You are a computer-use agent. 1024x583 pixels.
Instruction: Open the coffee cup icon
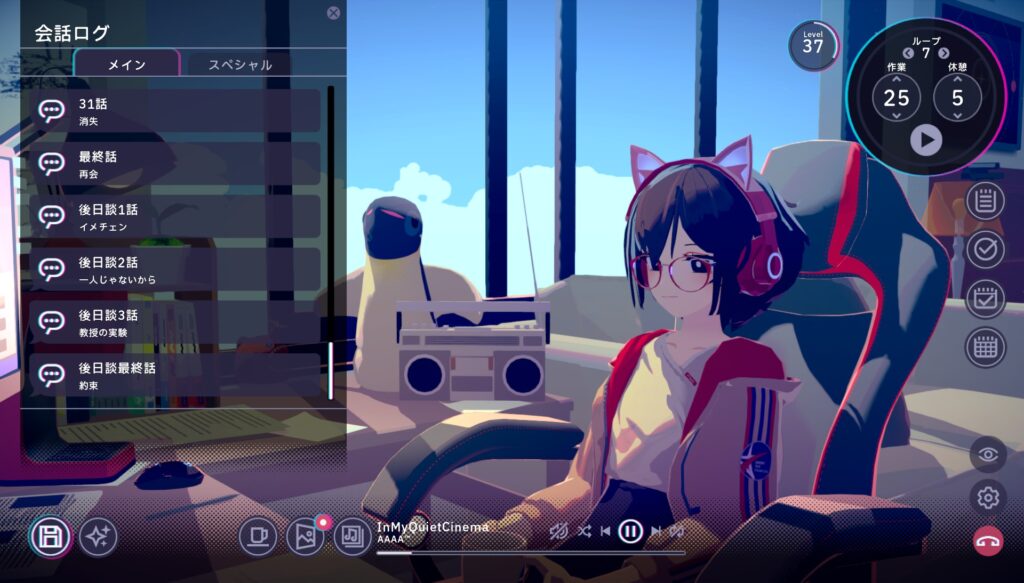(258, 537)
